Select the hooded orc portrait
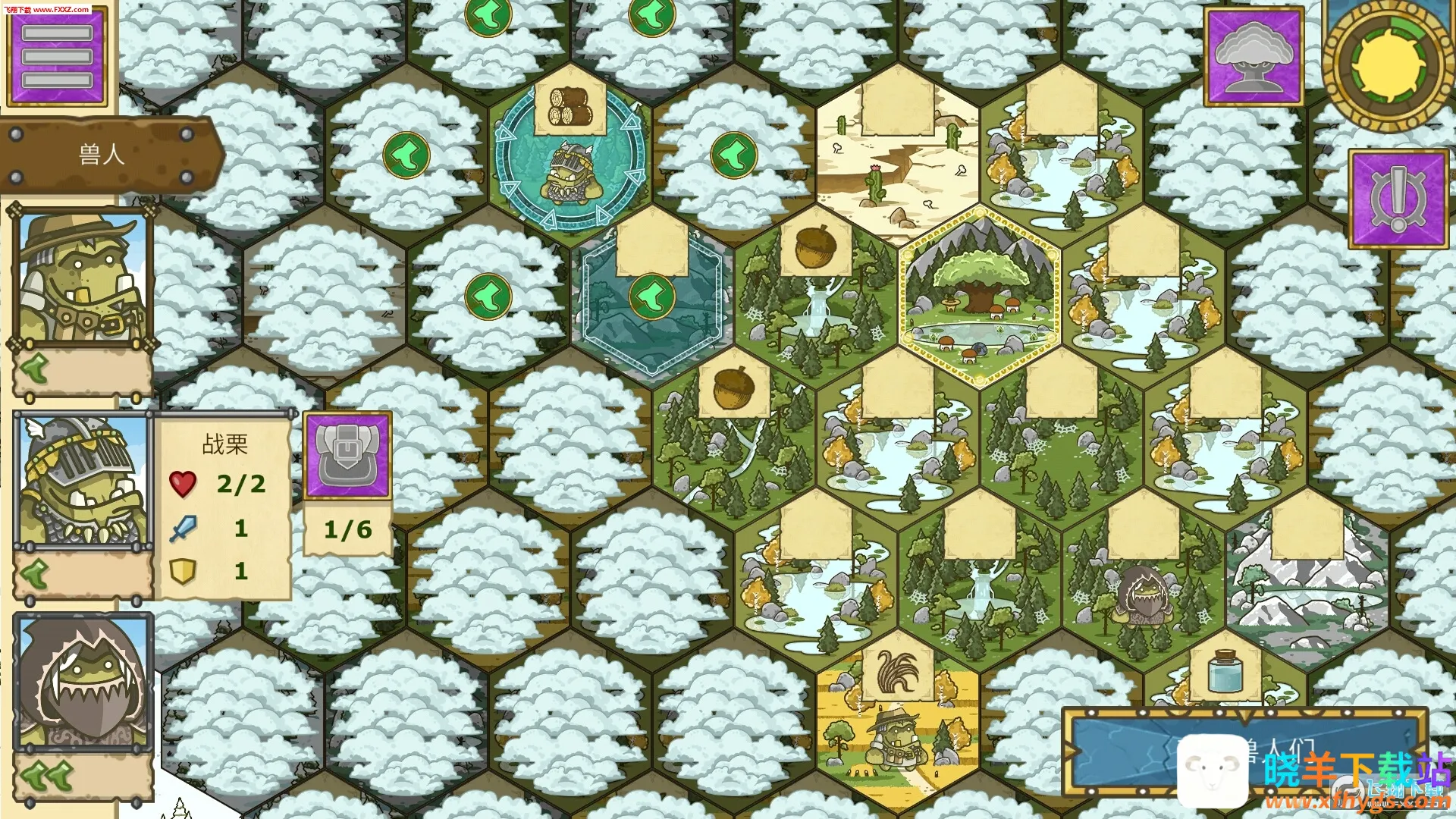The image size is (1456, 819). [x=83, y=682]
